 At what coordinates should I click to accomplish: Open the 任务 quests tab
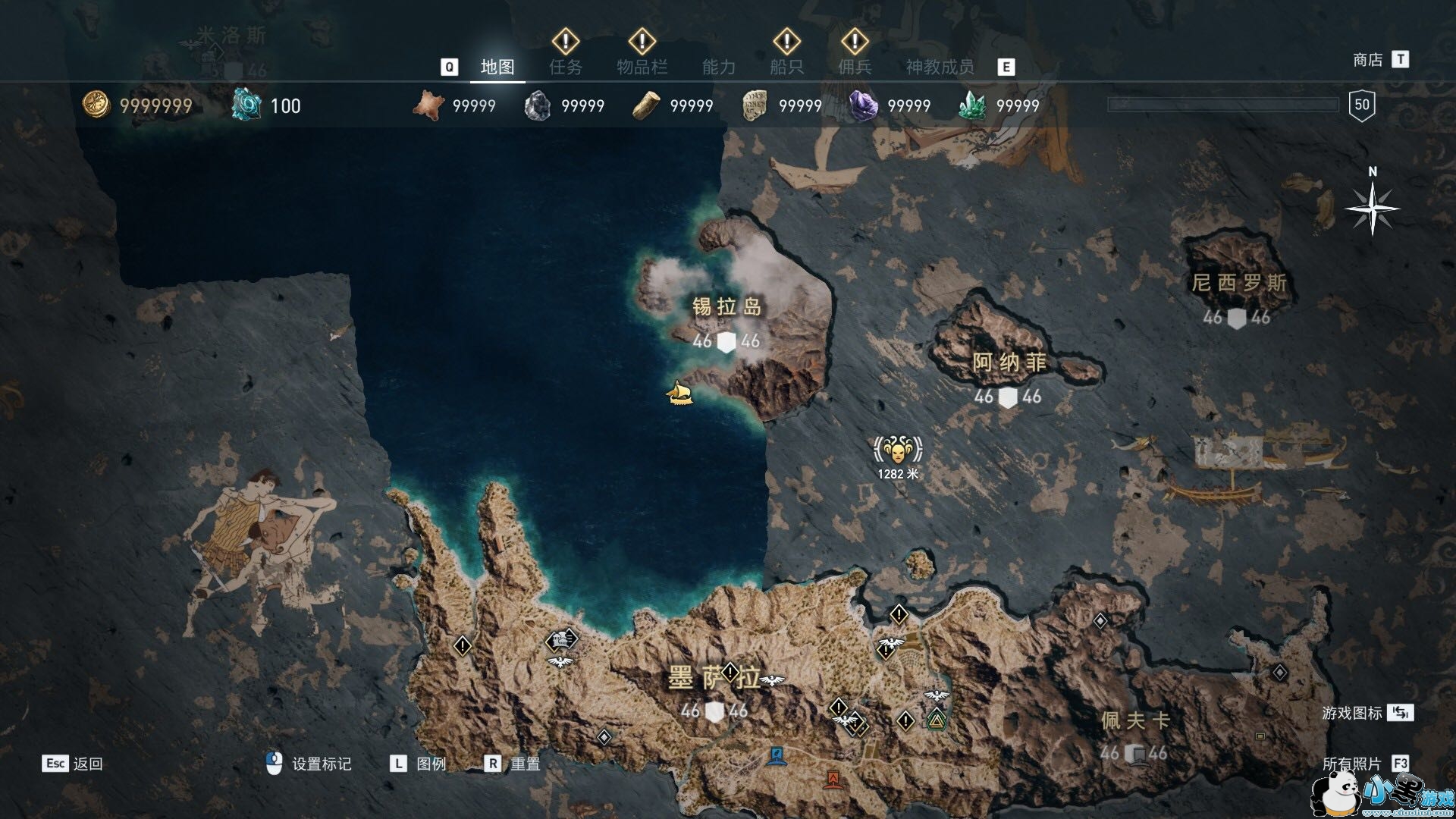click(566, 67)
